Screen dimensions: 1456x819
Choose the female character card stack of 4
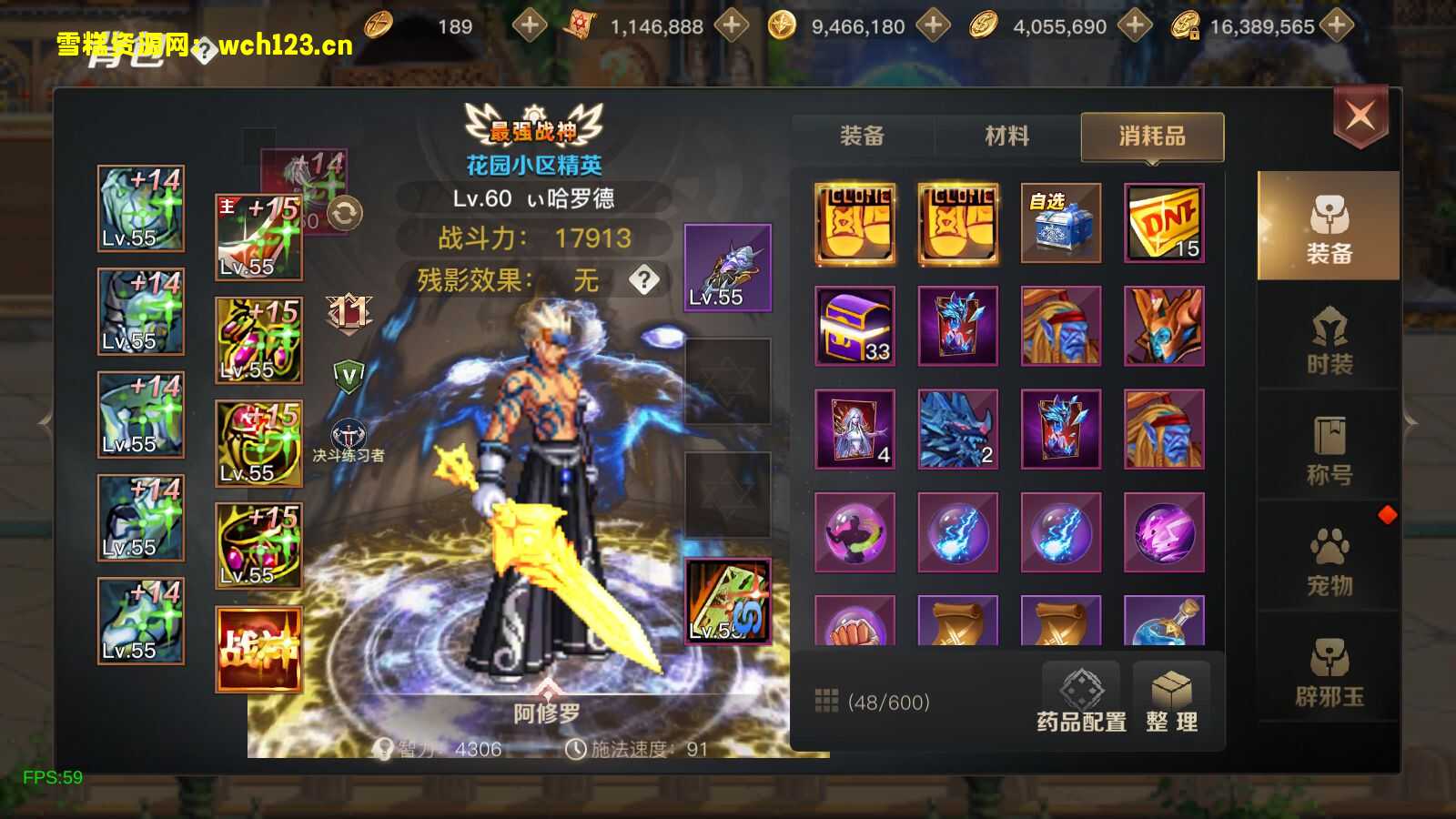click(x=854, y=430)
